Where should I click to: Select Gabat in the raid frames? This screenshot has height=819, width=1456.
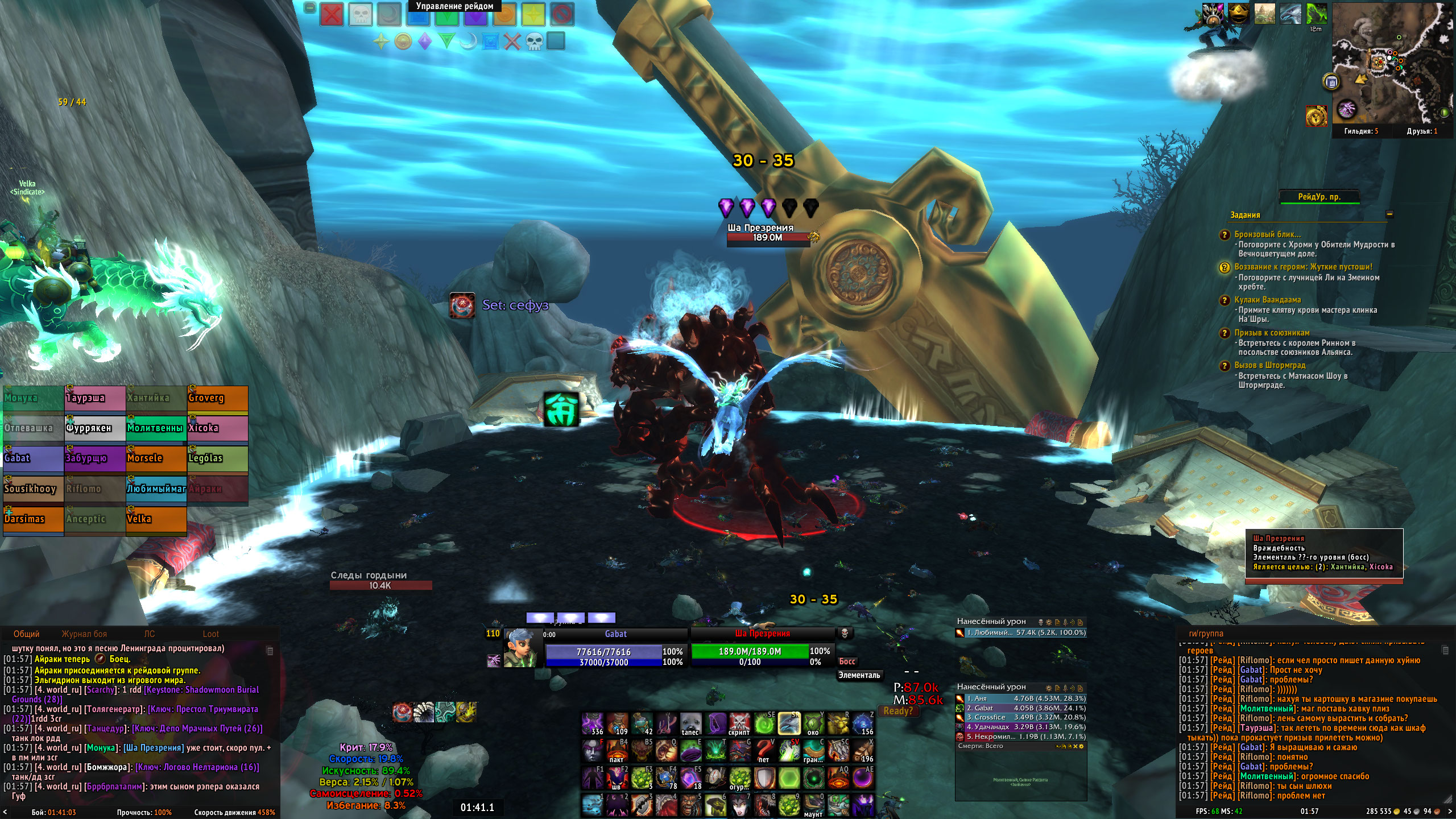[x=33, y=459]
